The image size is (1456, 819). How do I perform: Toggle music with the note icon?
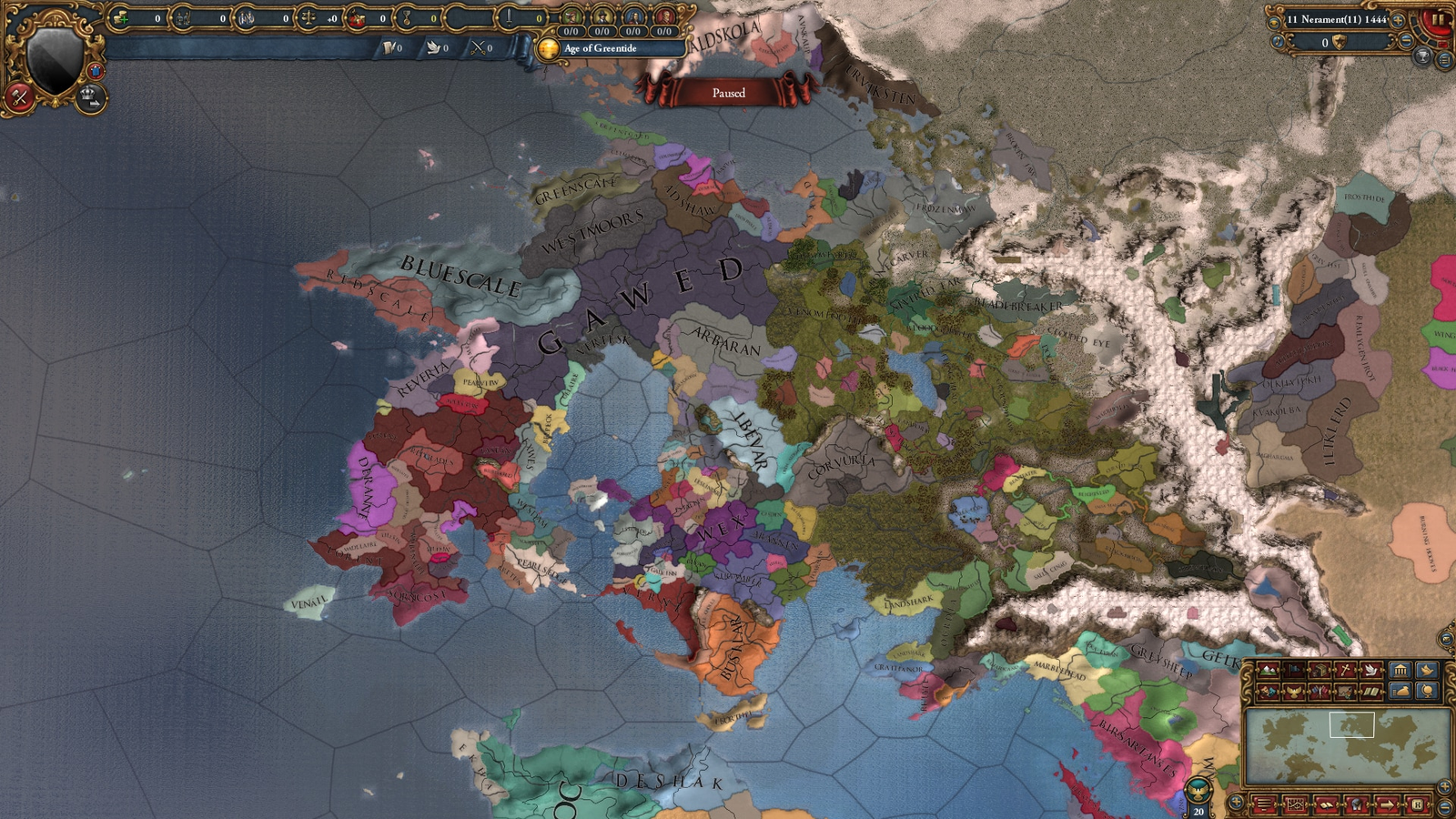(x=1278, y=42)
